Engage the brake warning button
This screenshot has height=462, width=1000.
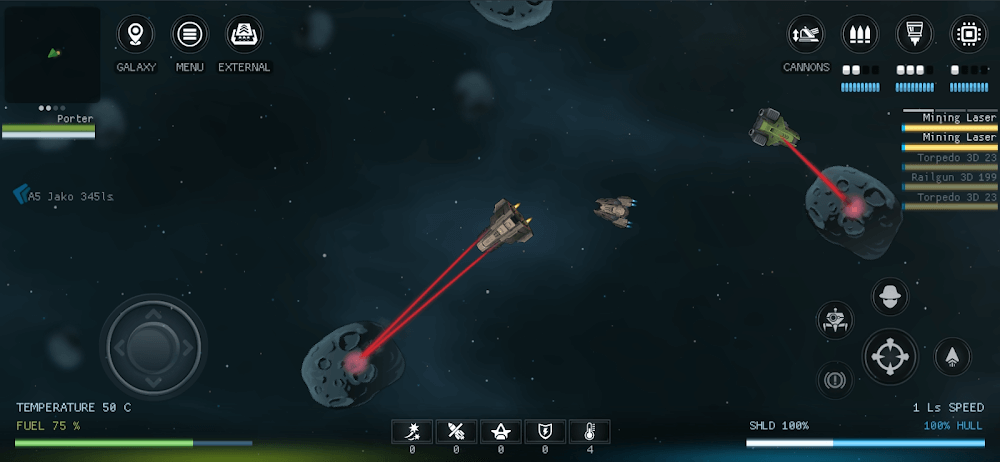(x=834, y=379)
